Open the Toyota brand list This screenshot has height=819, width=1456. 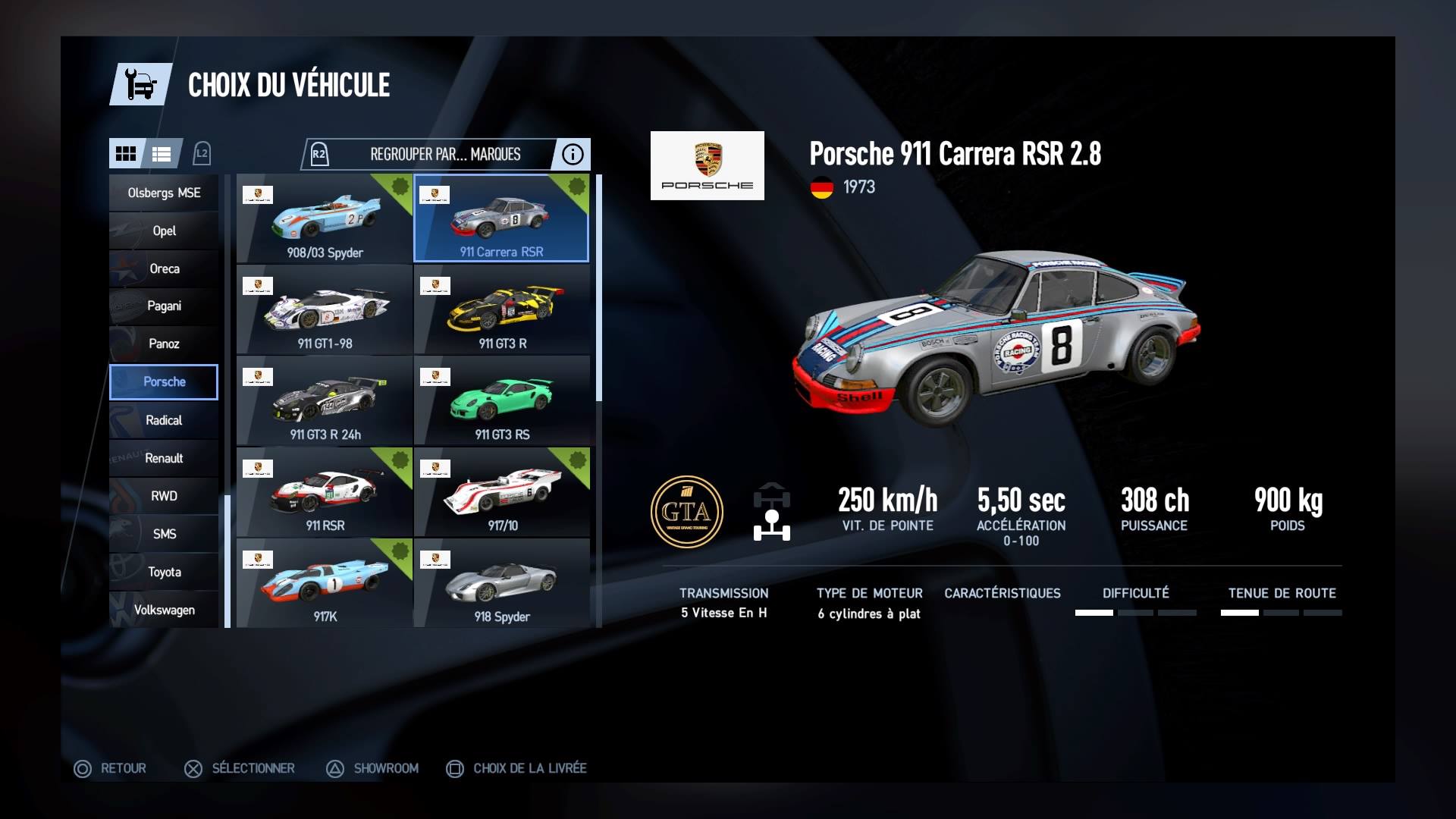tap(164, 572)
